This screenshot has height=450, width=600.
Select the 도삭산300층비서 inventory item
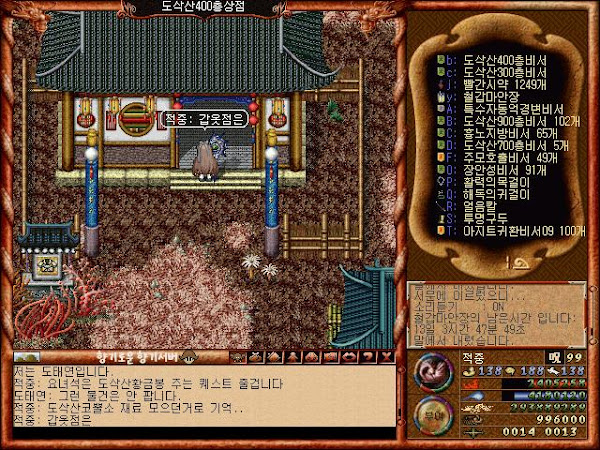[x=505, y=72]
